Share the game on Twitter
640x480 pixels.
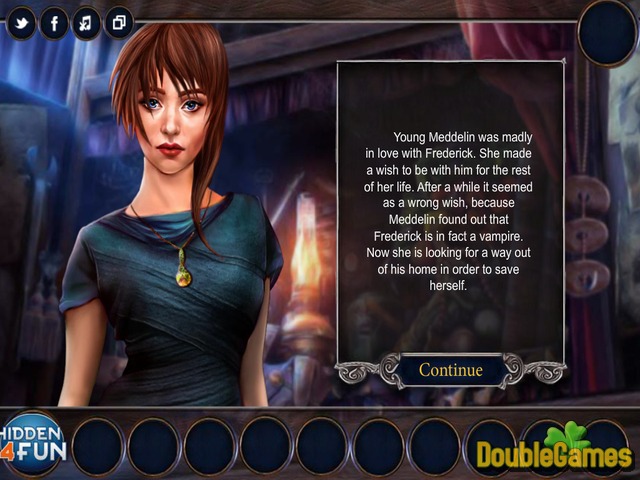coord(21,22)
